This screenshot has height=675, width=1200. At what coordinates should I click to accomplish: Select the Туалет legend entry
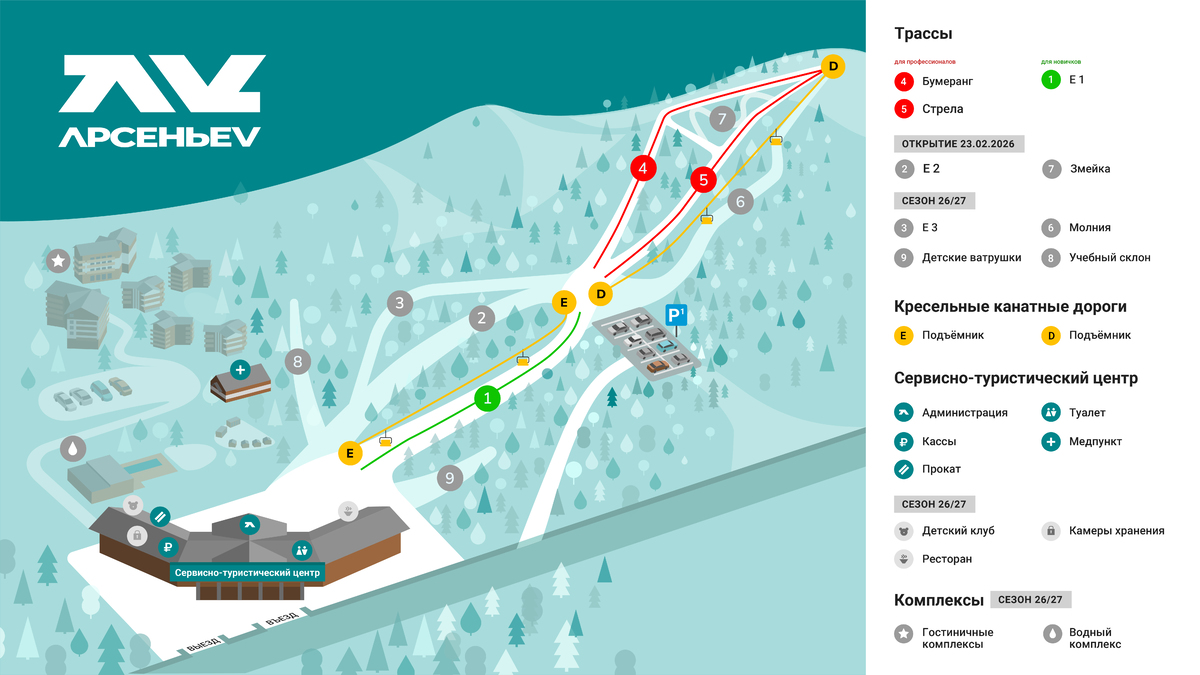[x=1087, y=412]
